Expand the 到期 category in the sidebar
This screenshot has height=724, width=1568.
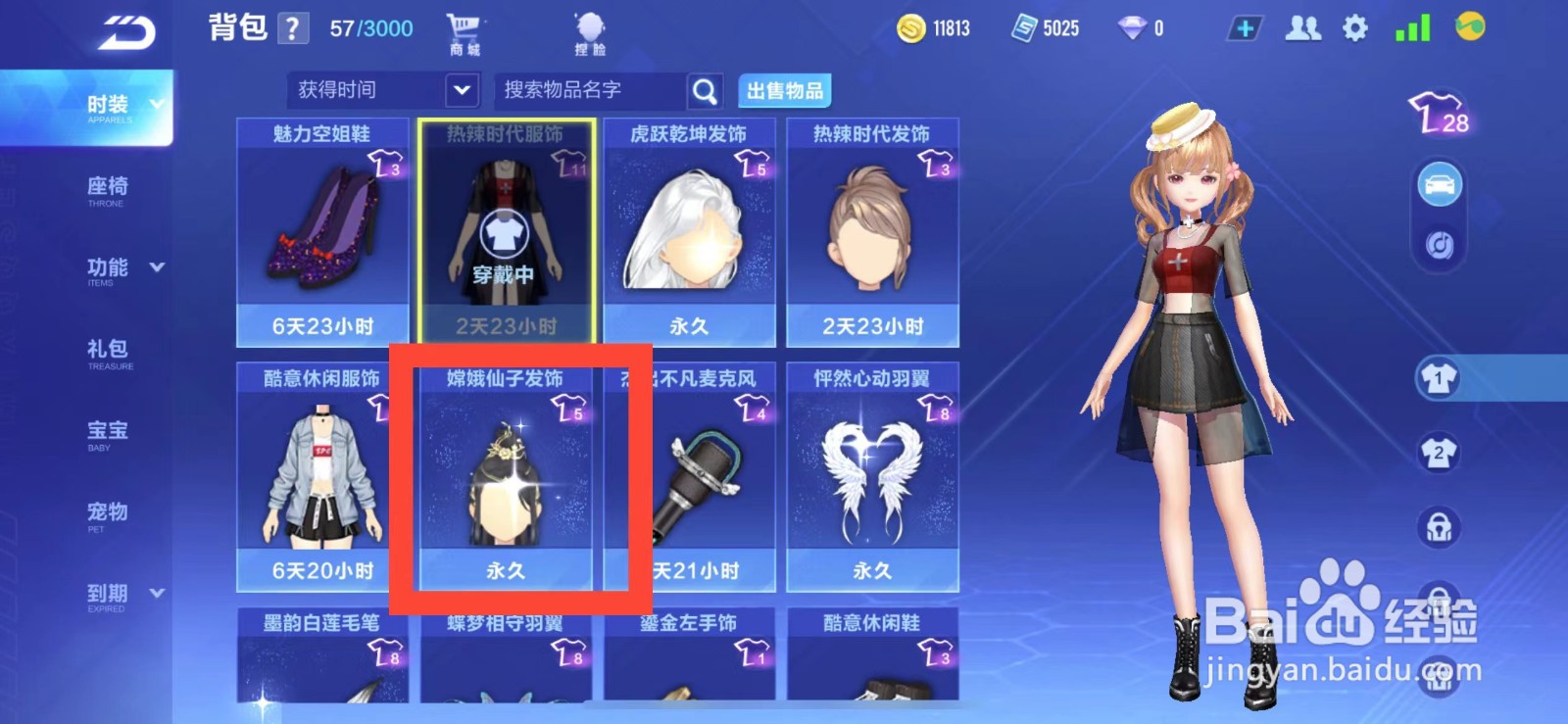click(x=111, y=593)
